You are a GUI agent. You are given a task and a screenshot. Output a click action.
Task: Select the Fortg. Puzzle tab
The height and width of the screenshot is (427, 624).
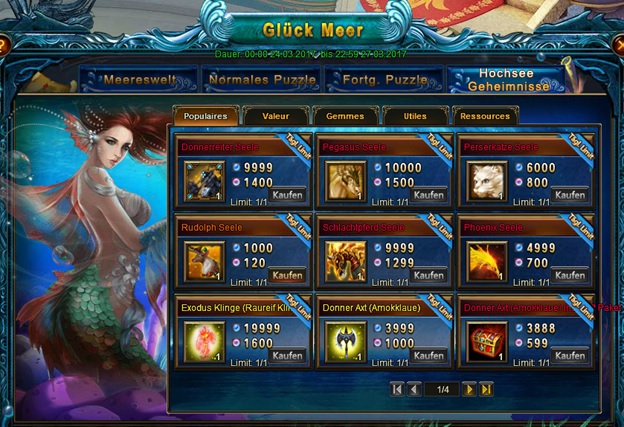coord(383,77)
